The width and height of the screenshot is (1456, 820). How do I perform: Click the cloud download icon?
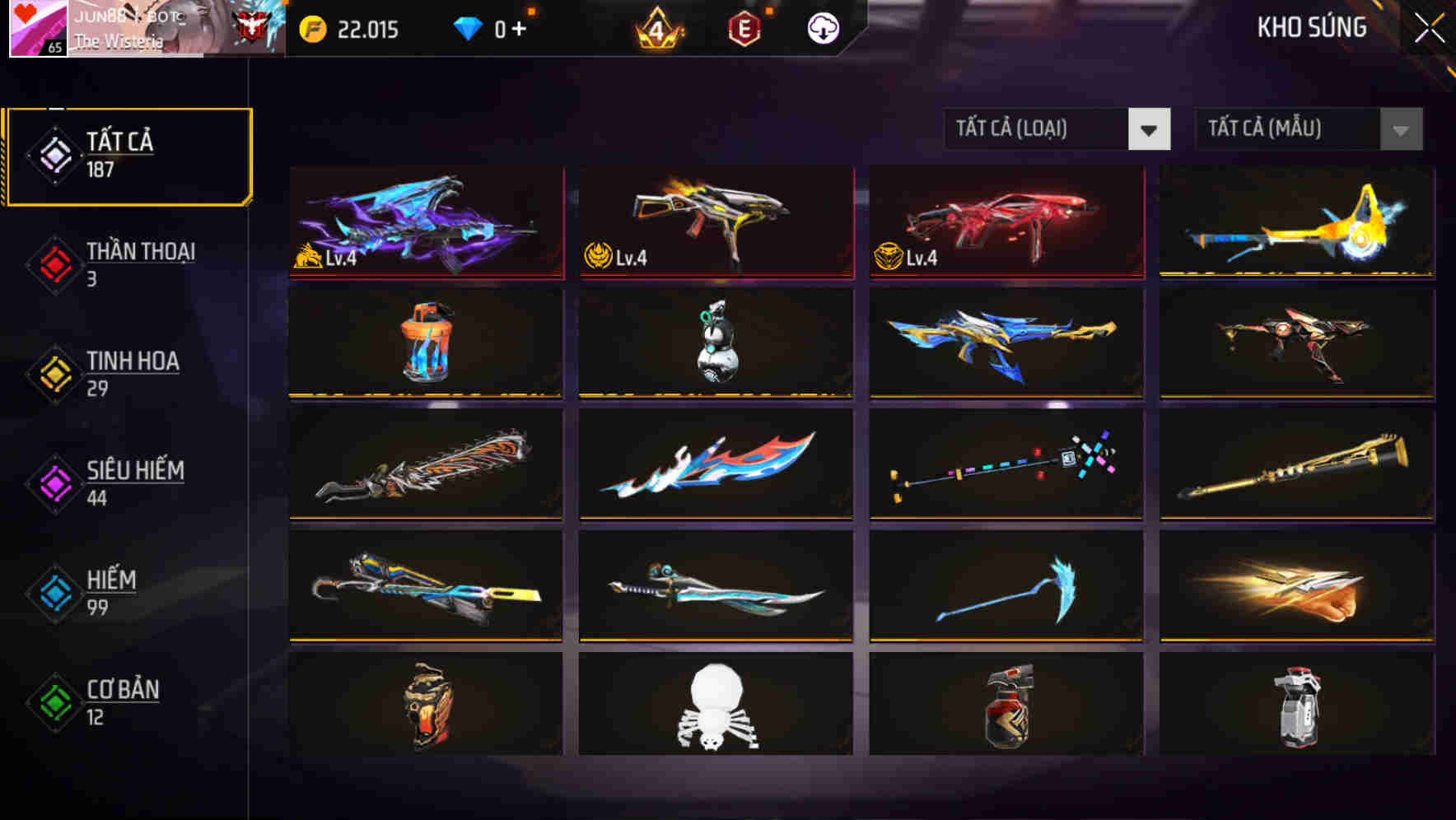(x=821, y=27)
